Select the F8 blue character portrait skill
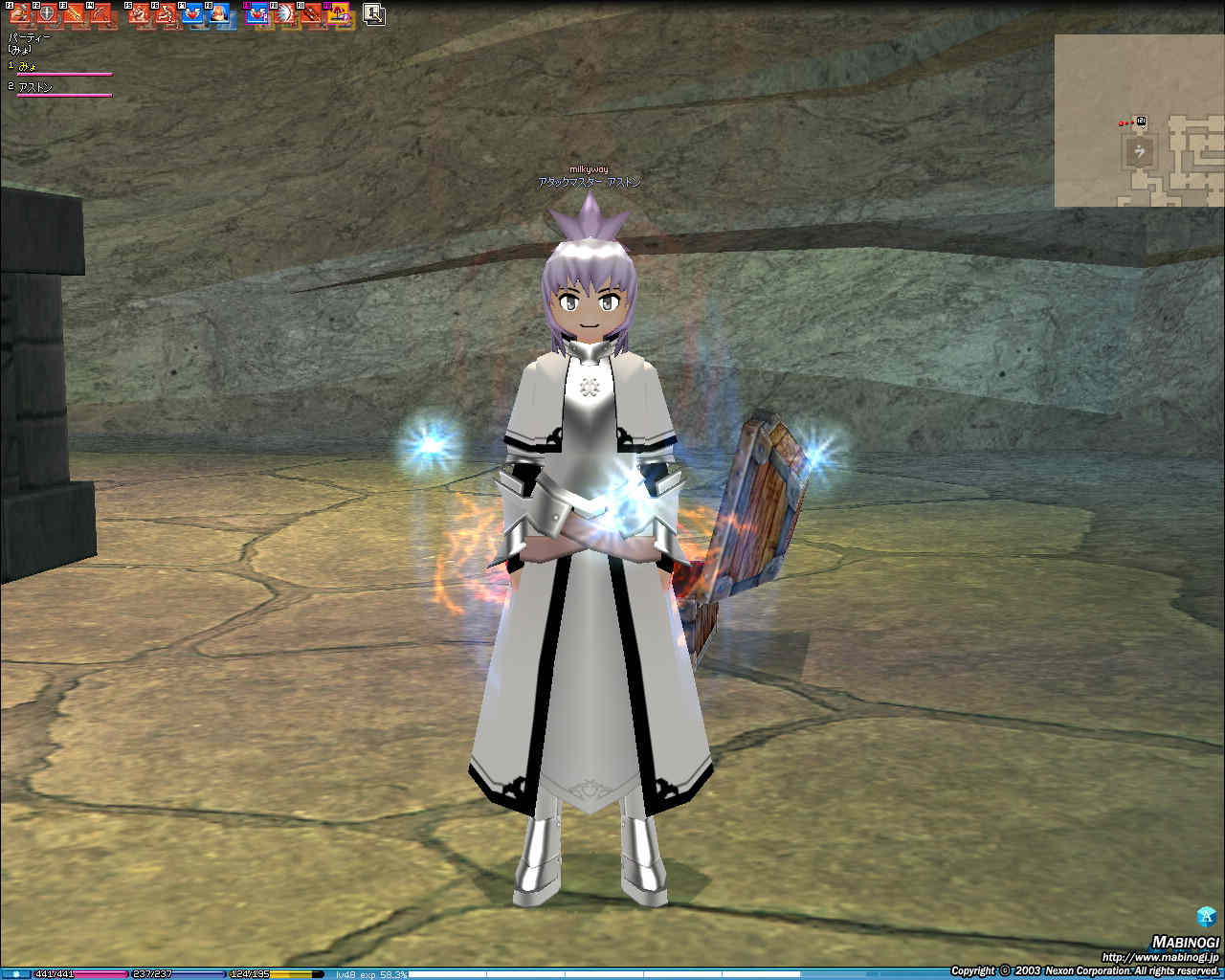Viewport: 1225px width, 980px height. pyautogui.click(x=220, y=14)
